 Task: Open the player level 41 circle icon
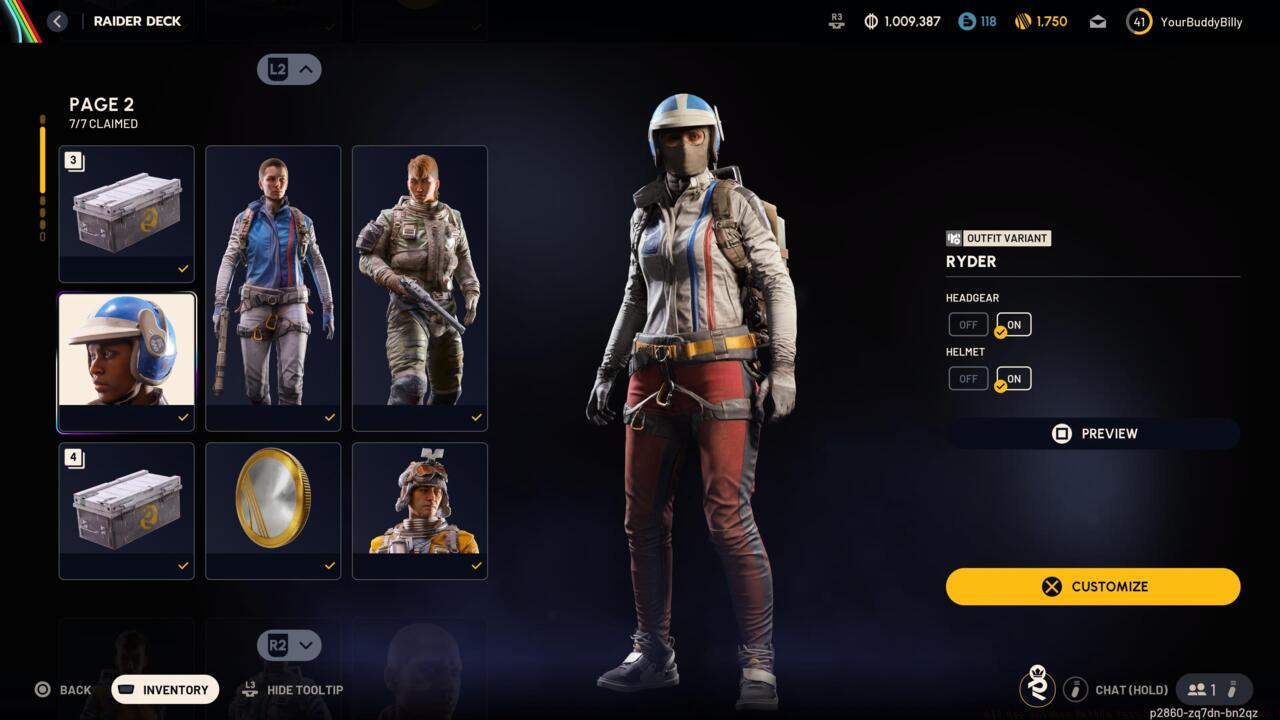click(x=1138, y=20)
